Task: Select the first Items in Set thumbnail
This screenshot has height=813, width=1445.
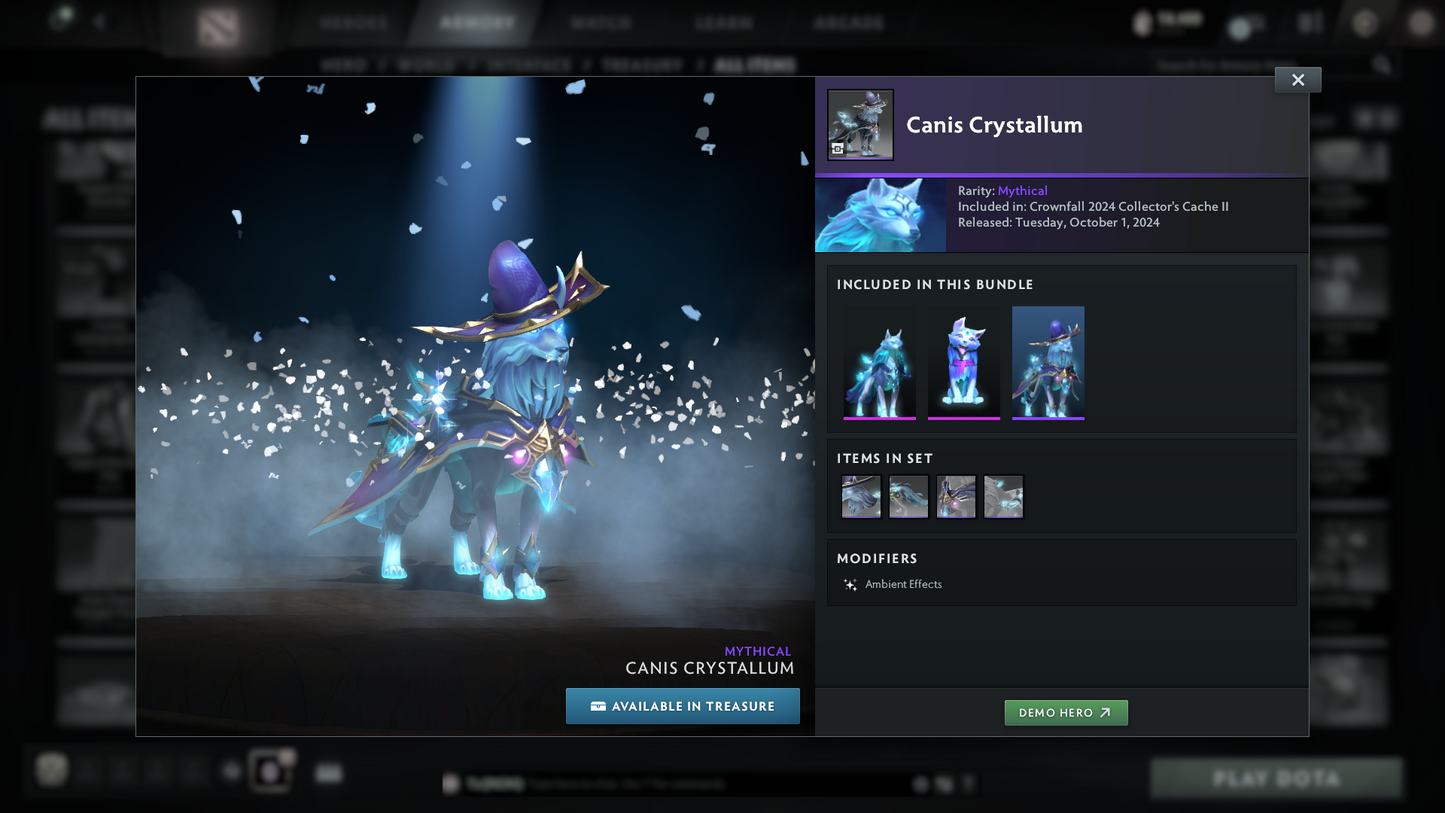Action: (x=861, y=496)
